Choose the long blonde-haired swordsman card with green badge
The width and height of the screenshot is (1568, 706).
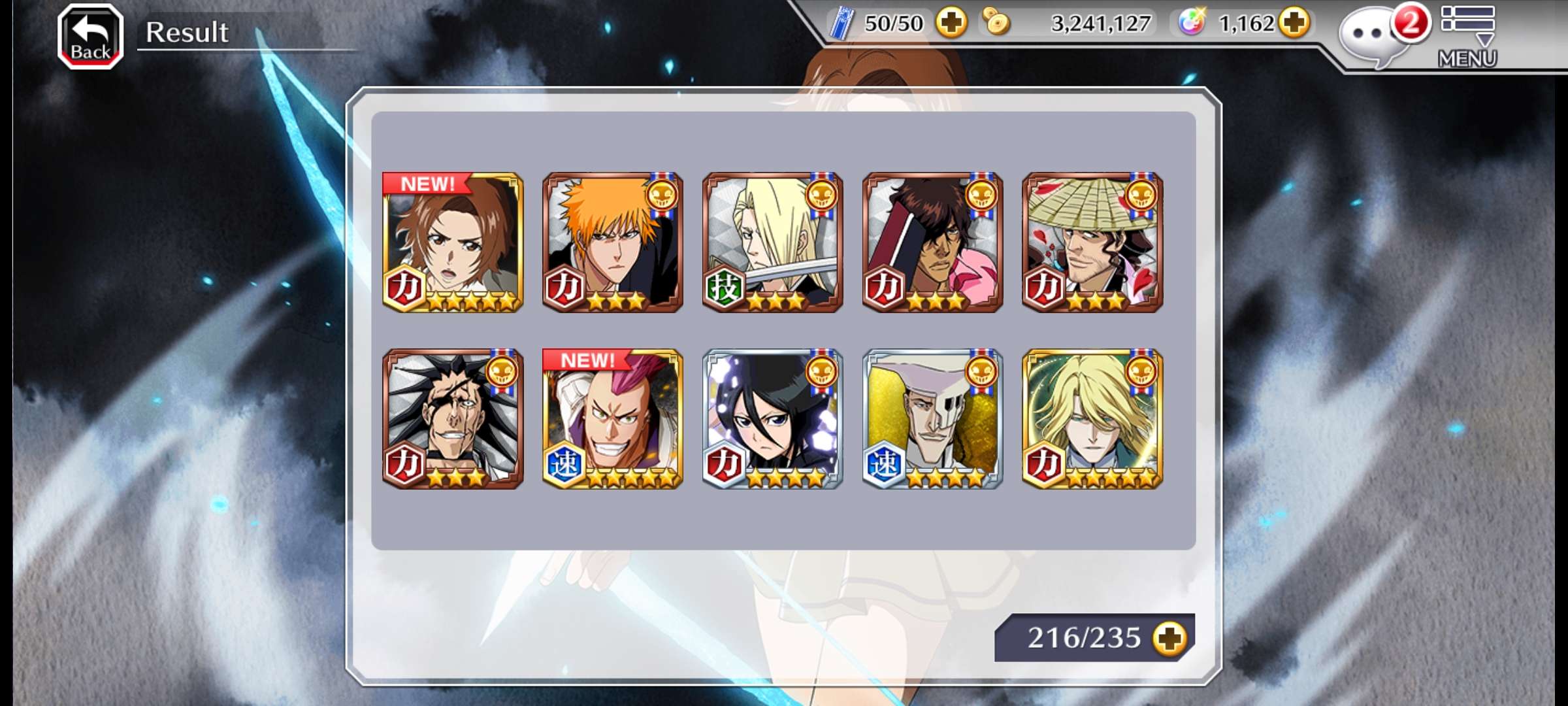point(772,243)
